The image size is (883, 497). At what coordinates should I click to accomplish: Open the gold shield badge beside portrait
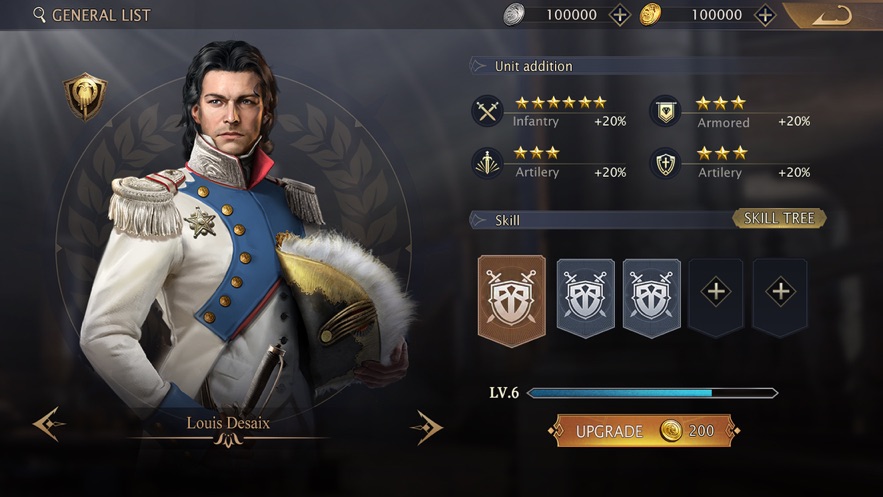[85, 96]
